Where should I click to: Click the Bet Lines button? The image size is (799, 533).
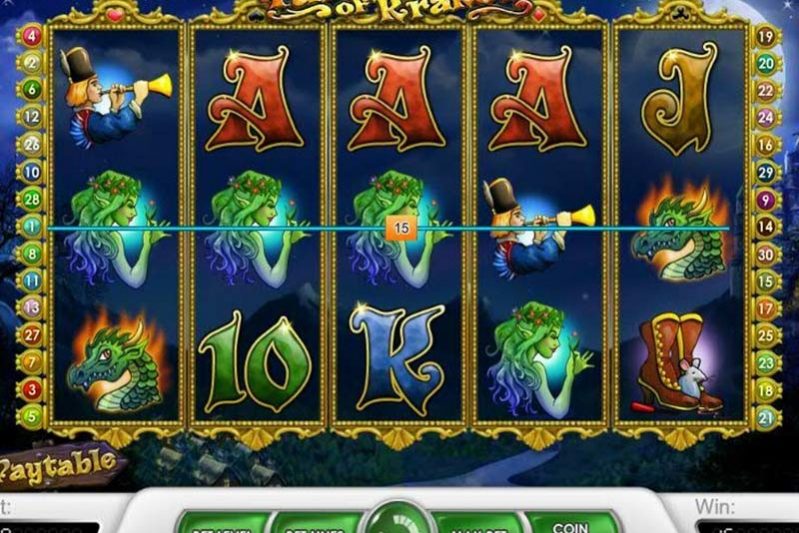tap(308, 522)
